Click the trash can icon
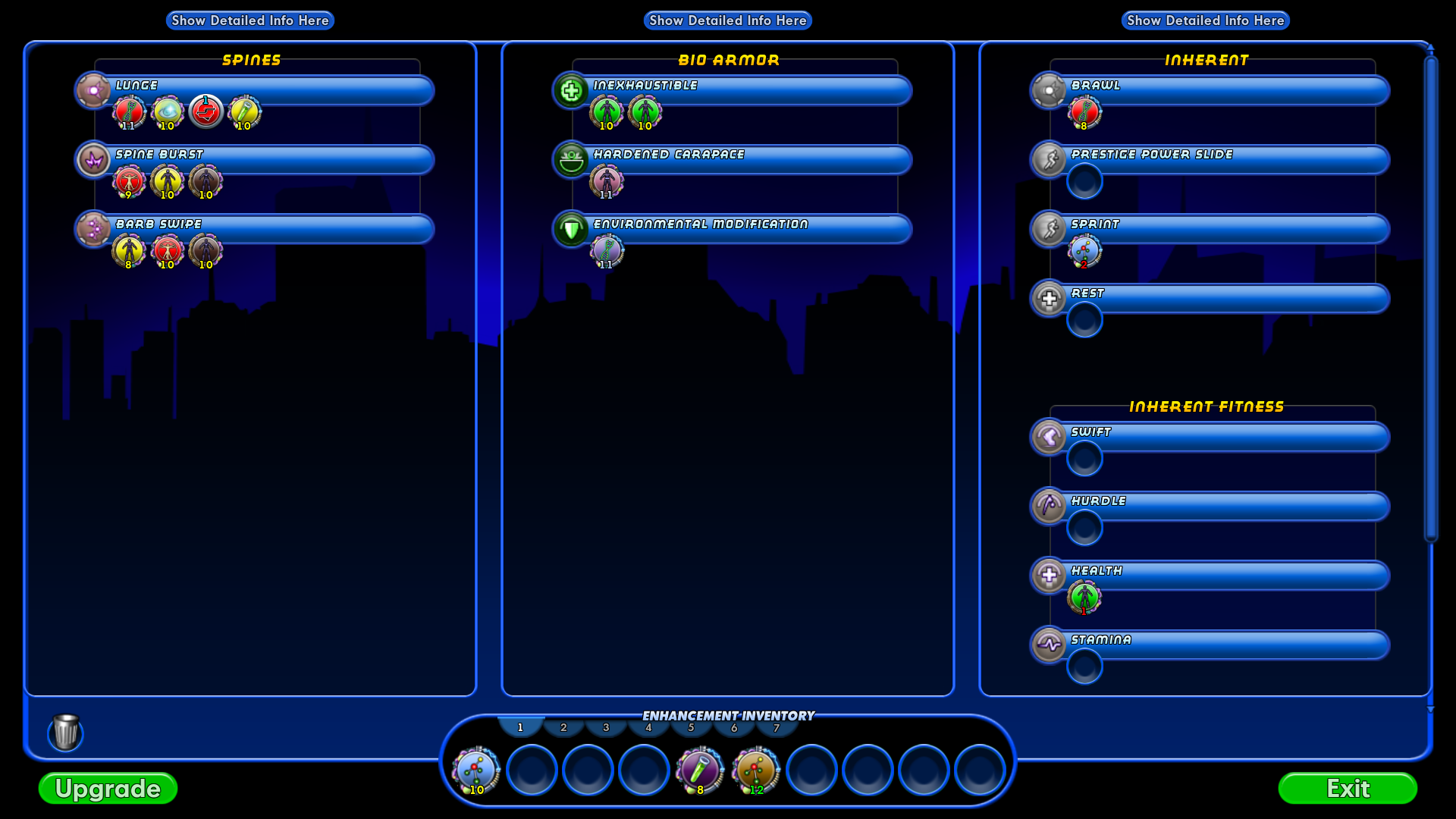The height and width of the screenshot is (819, 1456). [x=65, y=733]
